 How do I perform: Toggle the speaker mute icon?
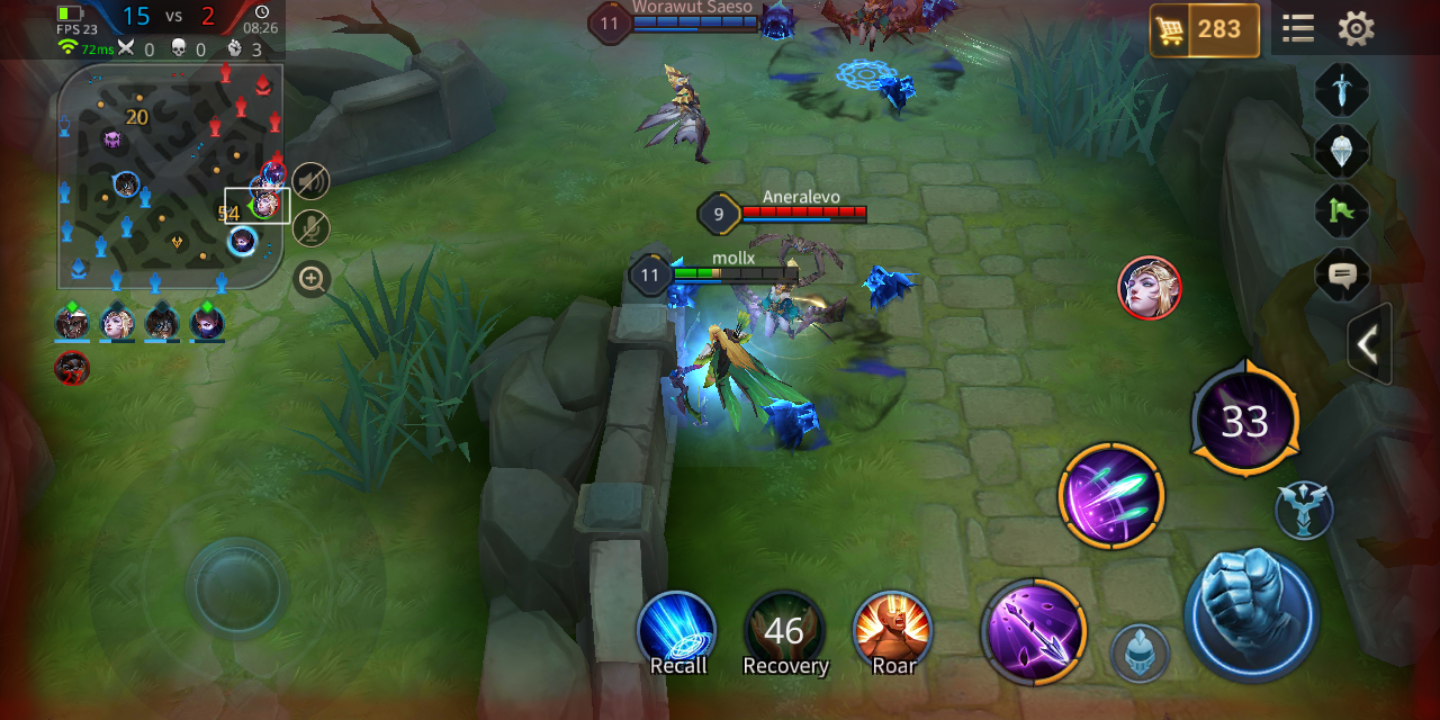tap(312, 181)
